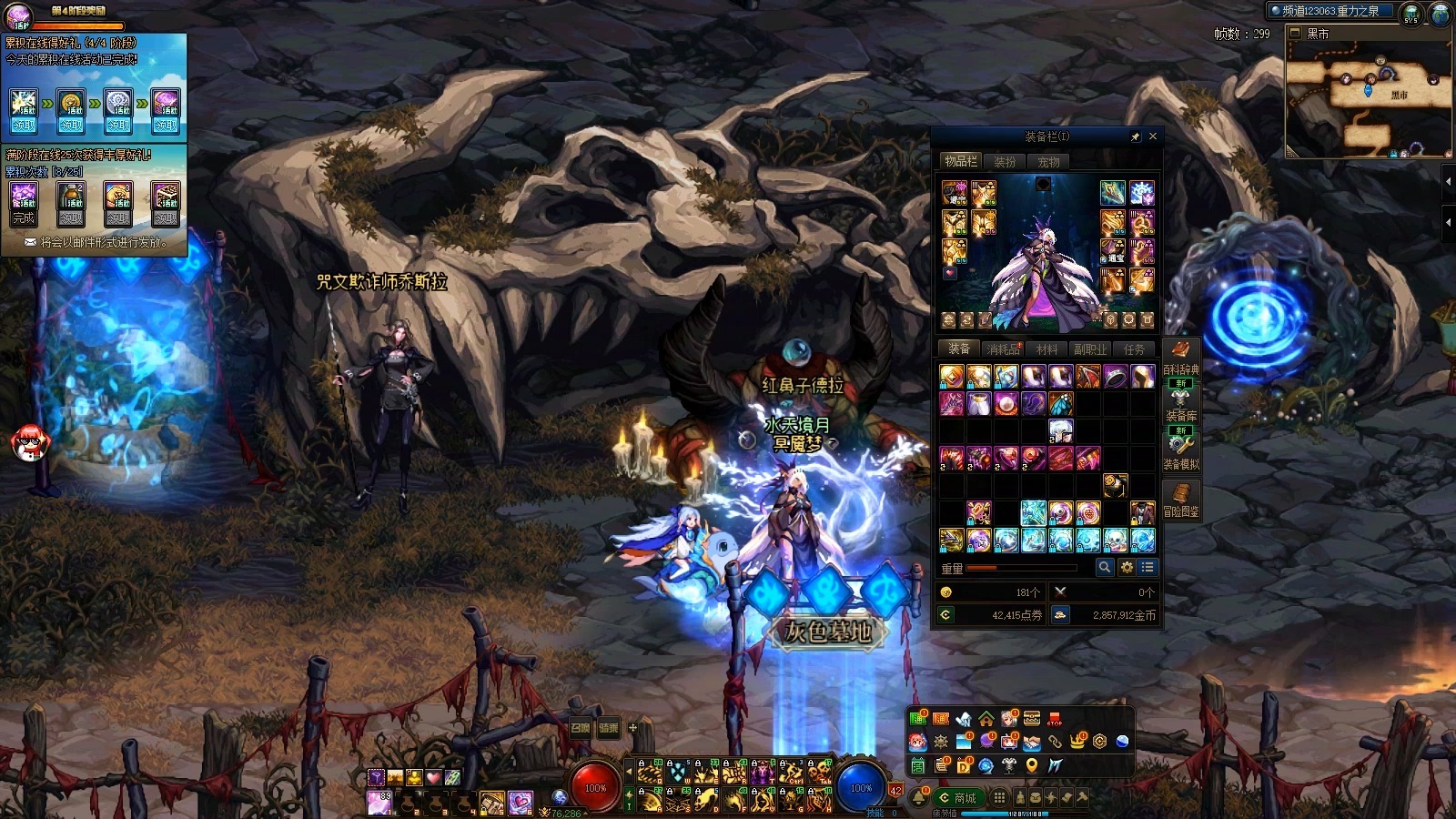The height and width of the screenshot is (819, 1456).
Task: Open the 商城 cash shop
Action: click(957, 798)
